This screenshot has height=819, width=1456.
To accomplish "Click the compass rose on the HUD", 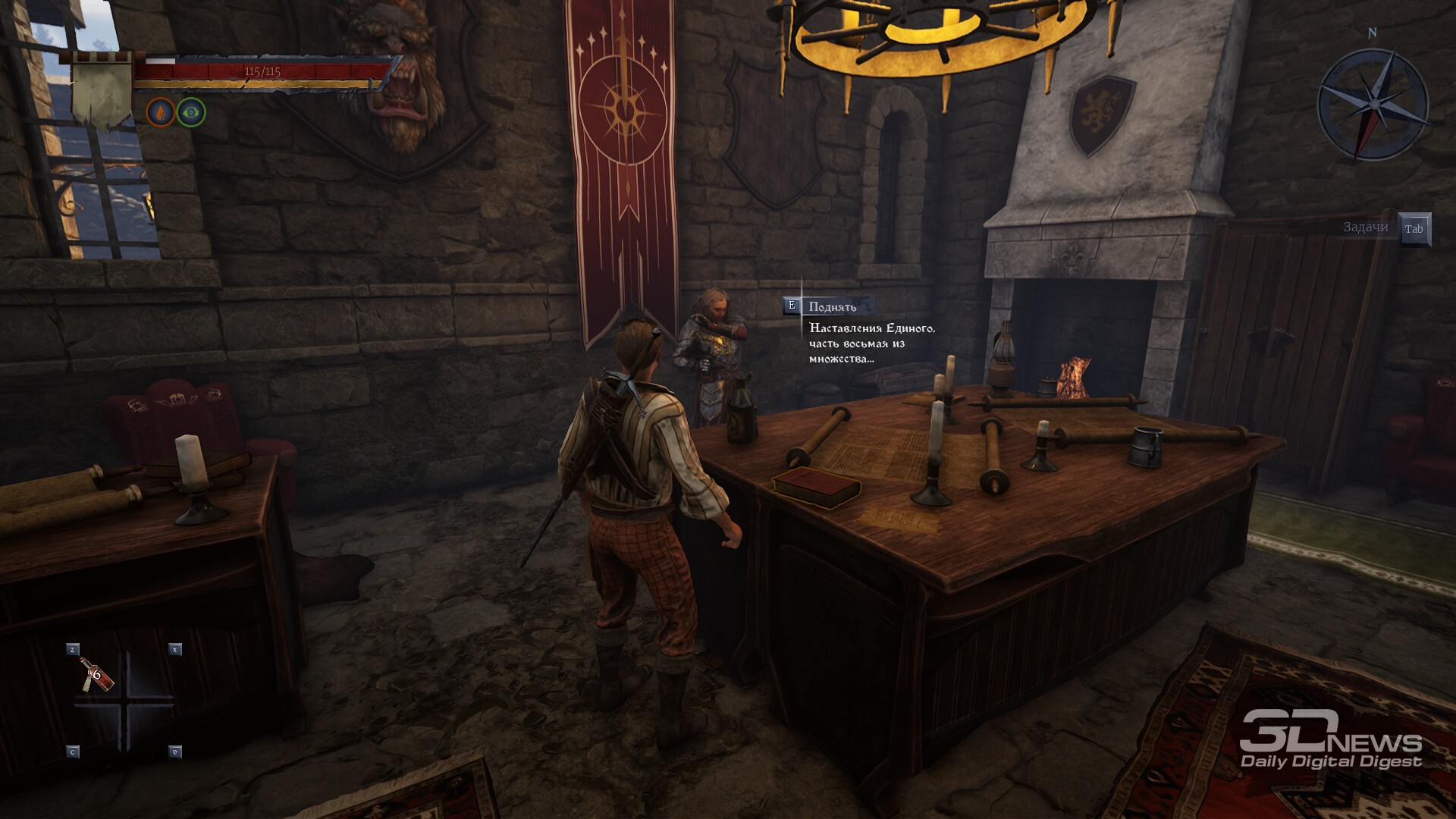I will click(x=1373, y=104).
